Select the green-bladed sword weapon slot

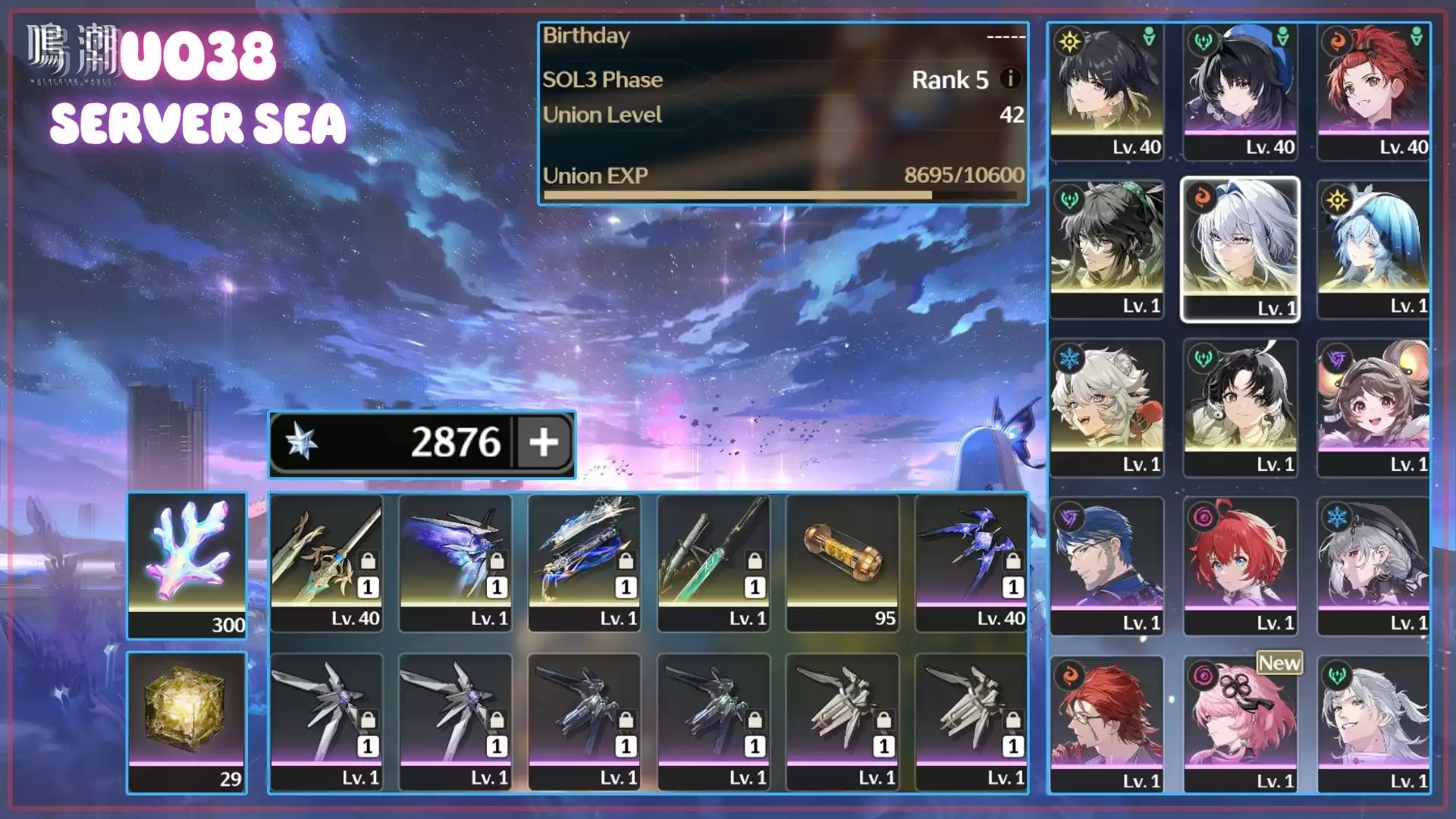[714, 563]
